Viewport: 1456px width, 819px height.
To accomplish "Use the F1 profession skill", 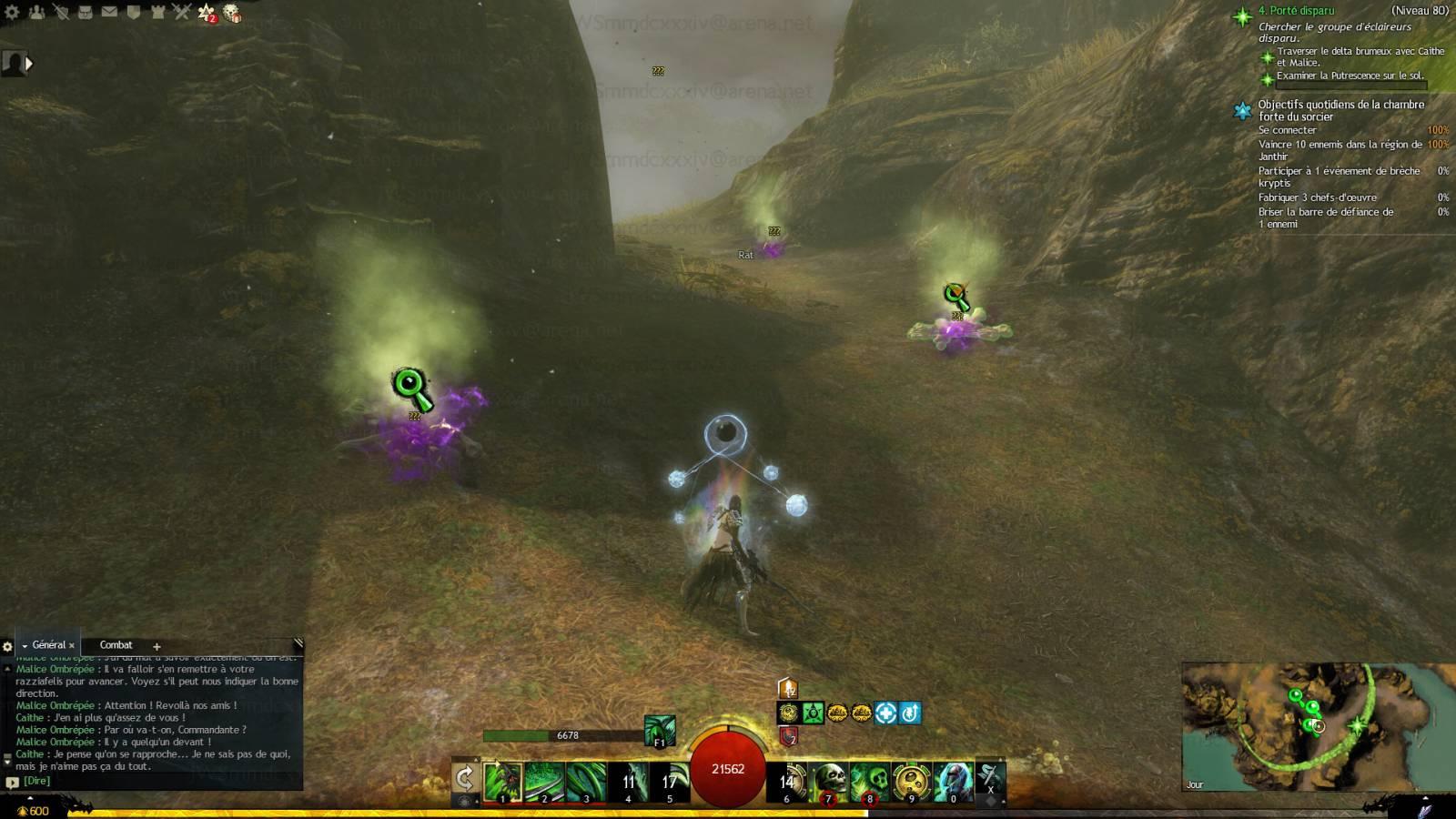I will 660,731.
